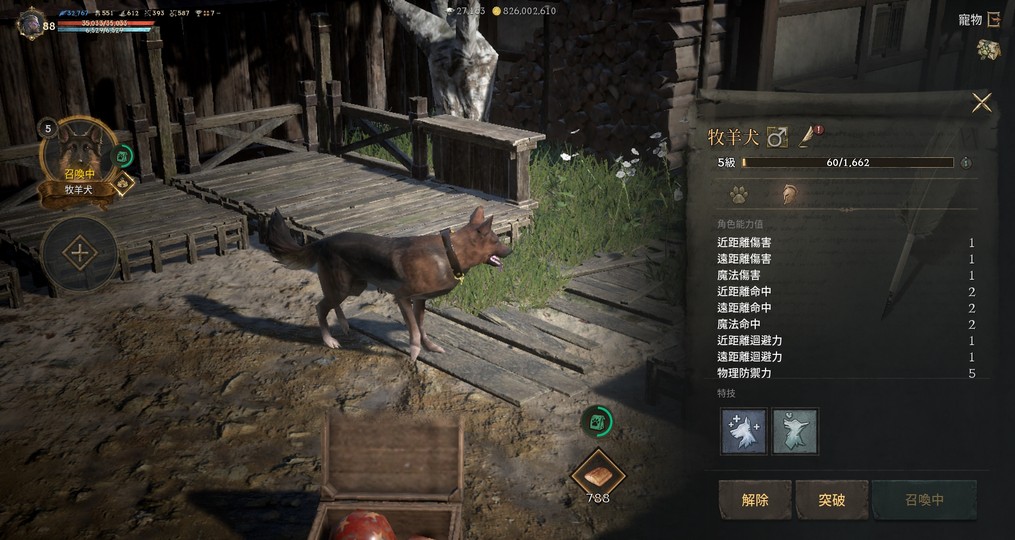Click the small icon at experience bar's end
The height and width of the screenshot is (540, 1015).
(x=966, y=162)
